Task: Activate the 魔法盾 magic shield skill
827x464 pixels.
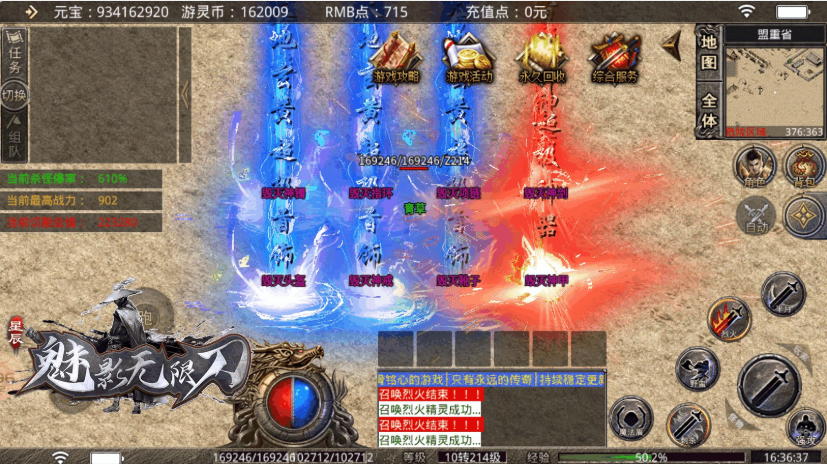Action: click(x=631, y=418)
